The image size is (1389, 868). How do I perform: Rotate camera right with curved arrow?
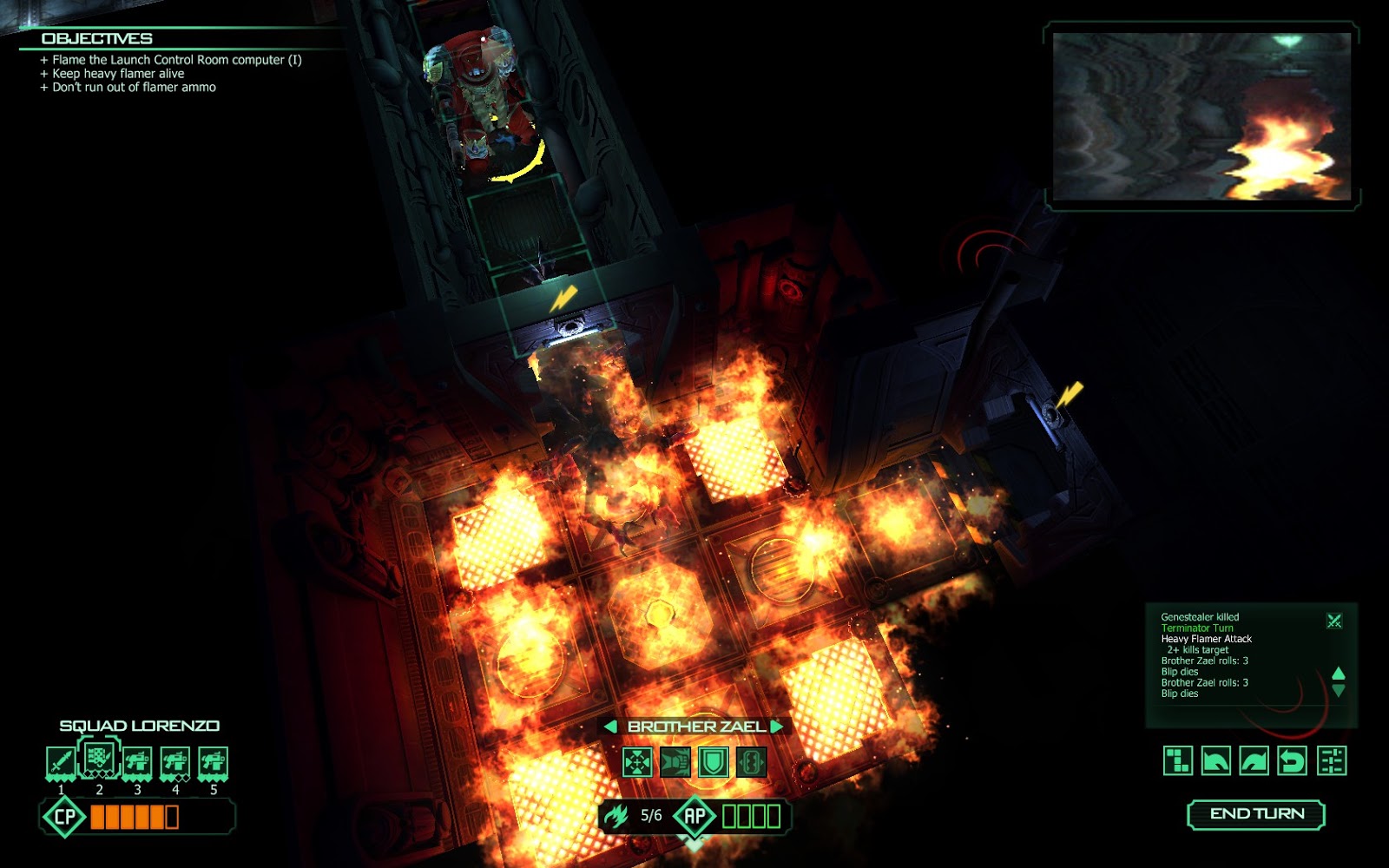click(1254, 761)
